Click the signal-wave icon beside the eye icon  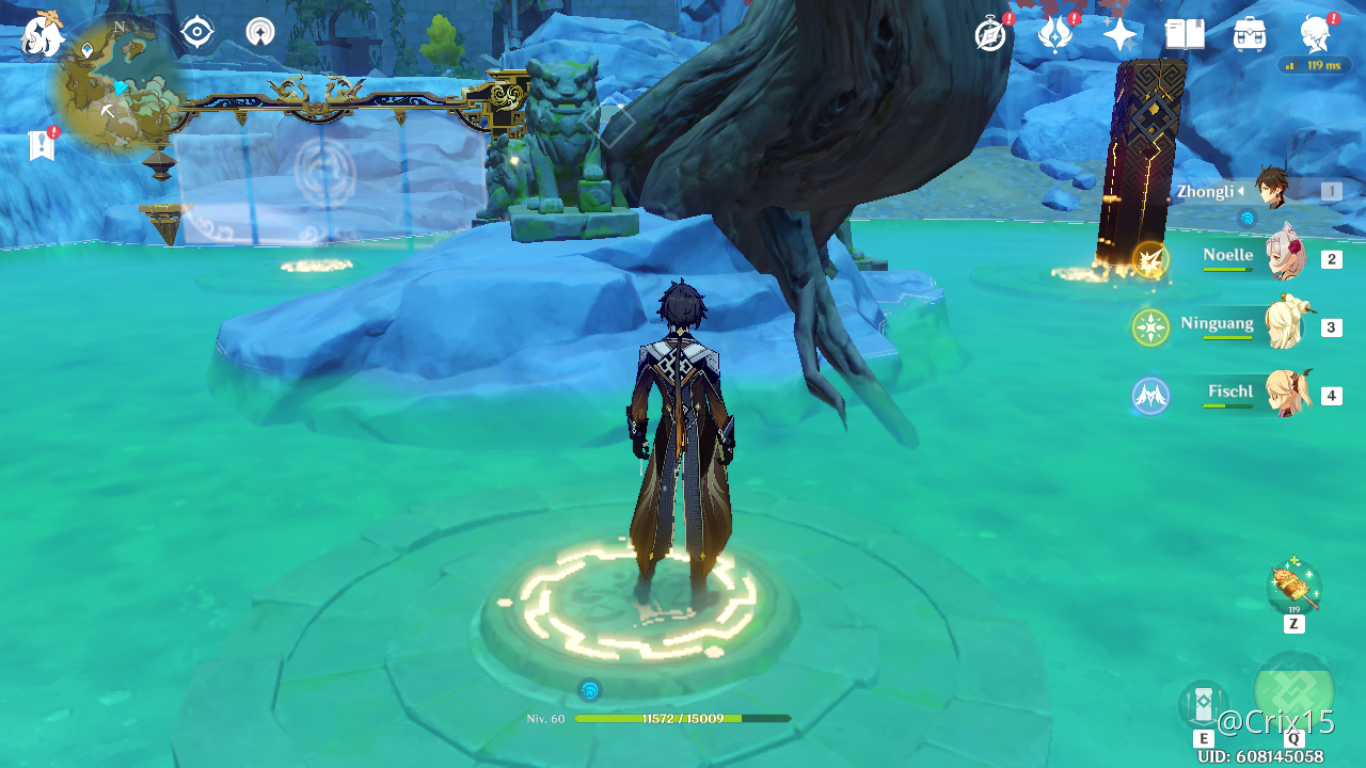coord(260,33)
